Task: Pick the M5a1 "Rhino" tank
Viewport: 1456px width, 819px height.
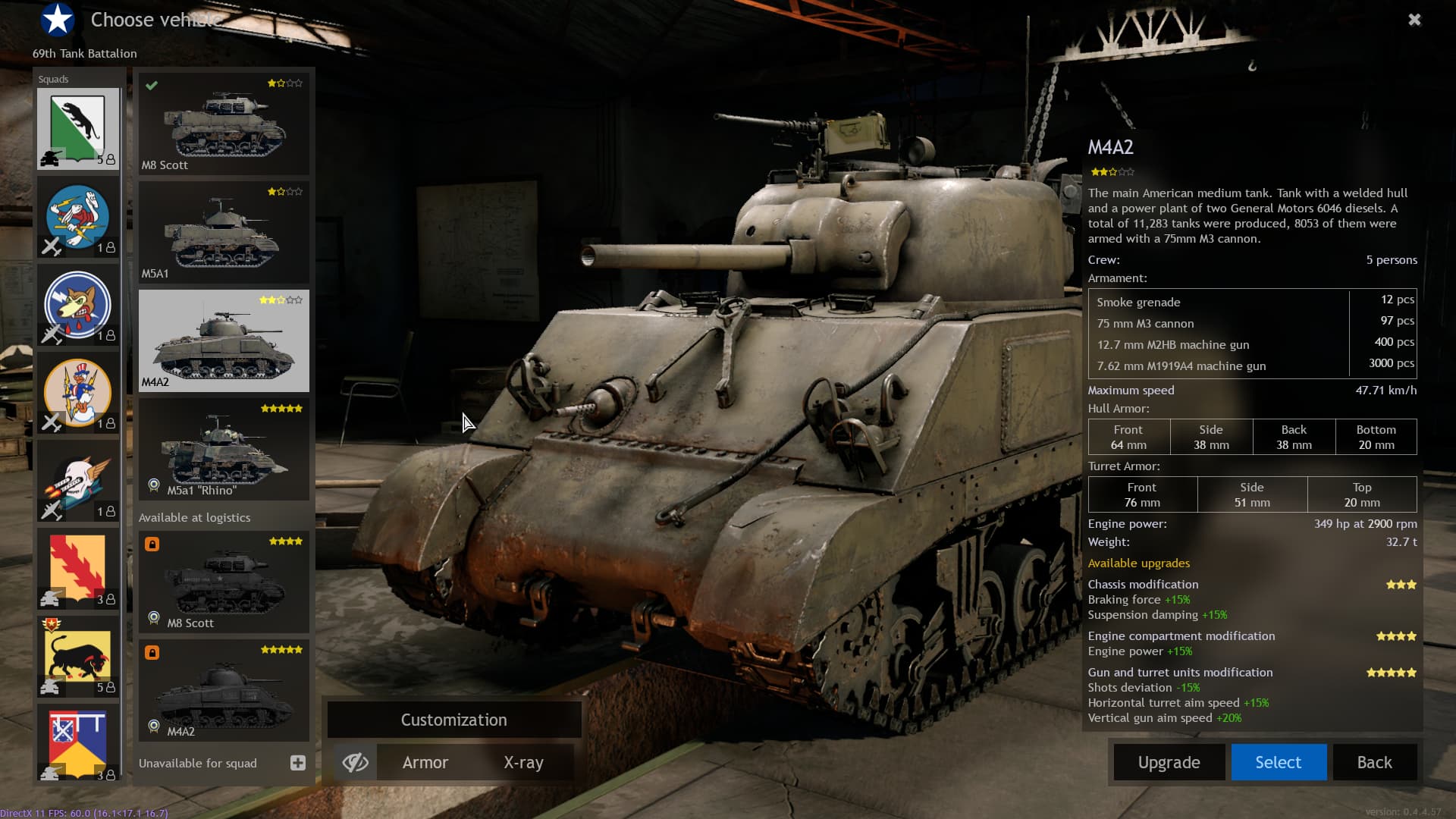Action: click(224, 449)
